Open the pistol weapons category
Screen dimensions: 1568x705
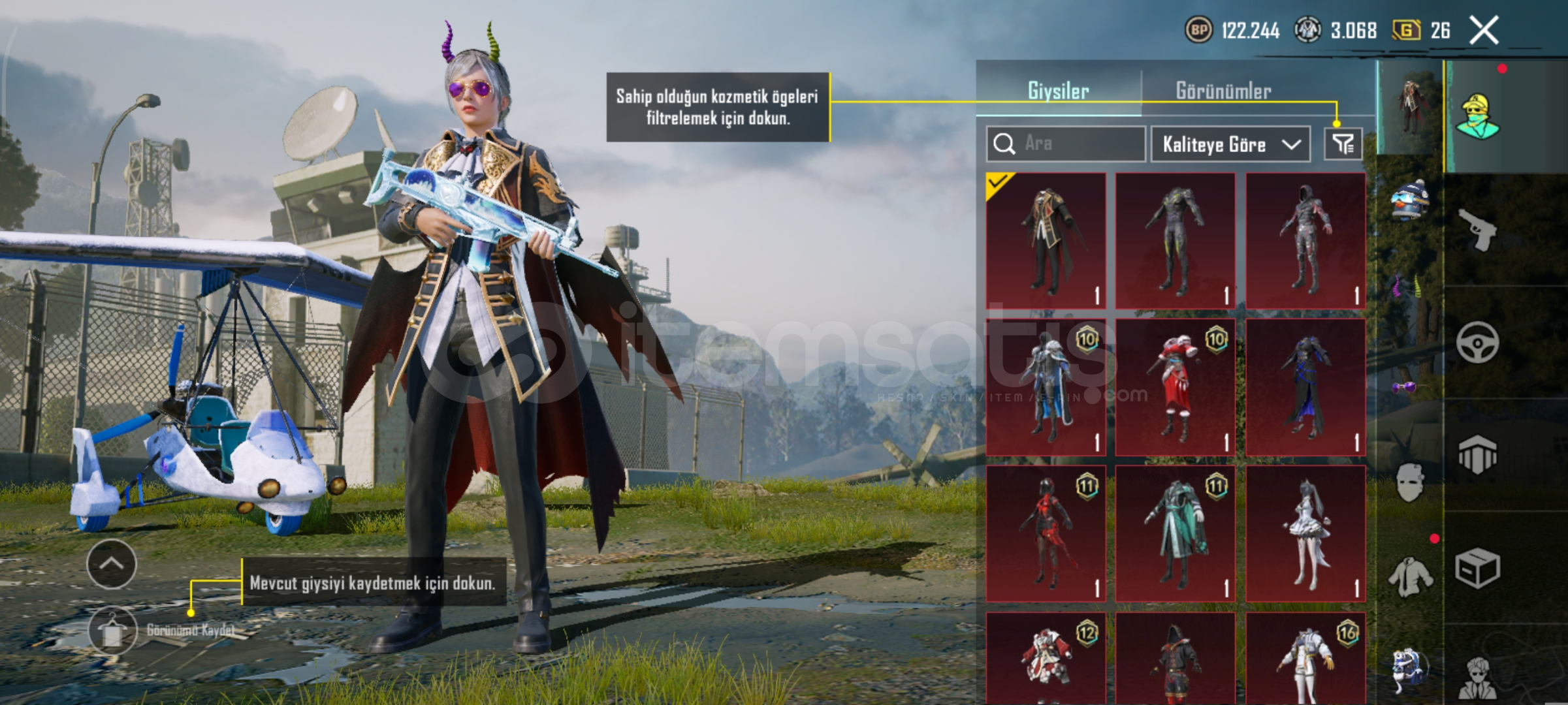[1477, 229]
